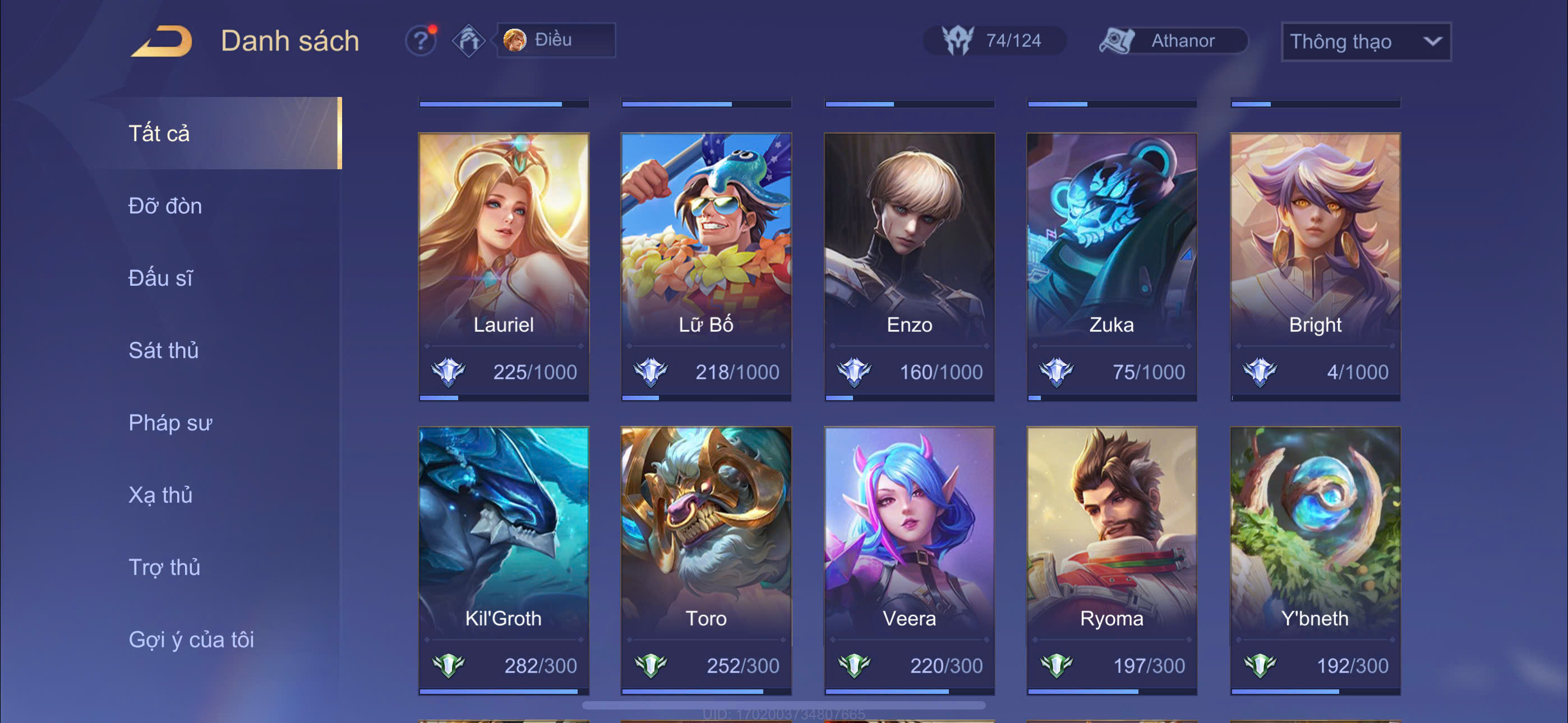
Task: Go back using the gold arrow button
Action: pyautogui.click(x=163, y=41)
